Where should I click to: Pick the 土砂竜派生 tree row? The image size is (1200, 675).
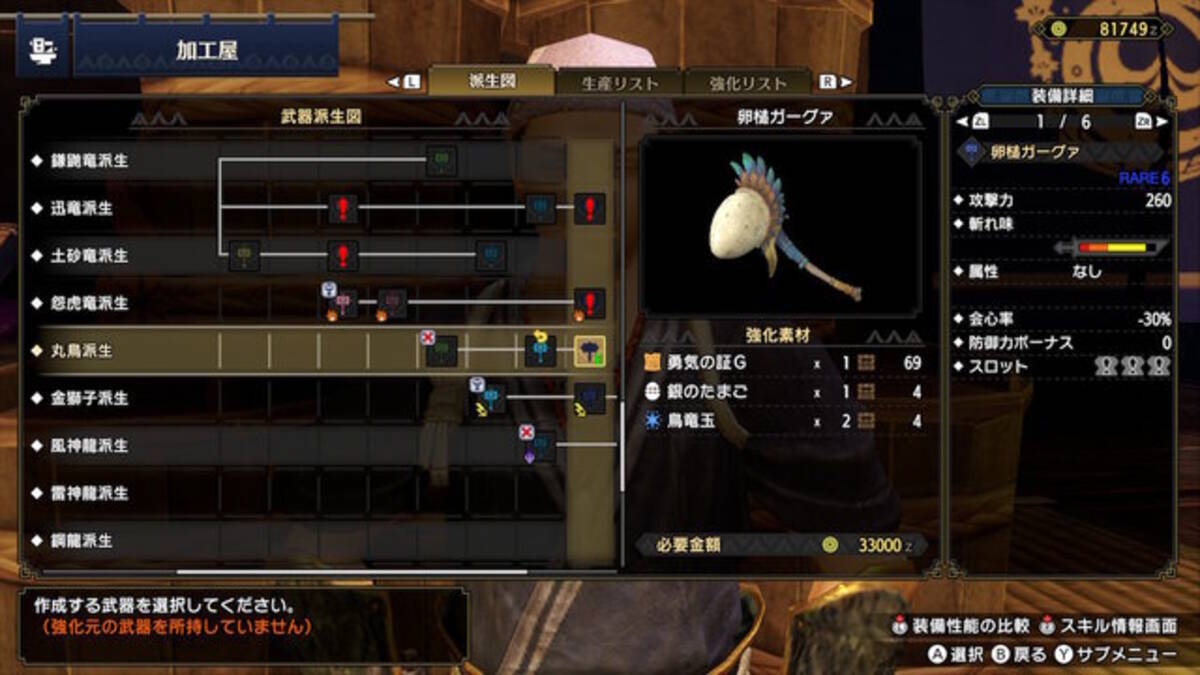tap(90, 256)
